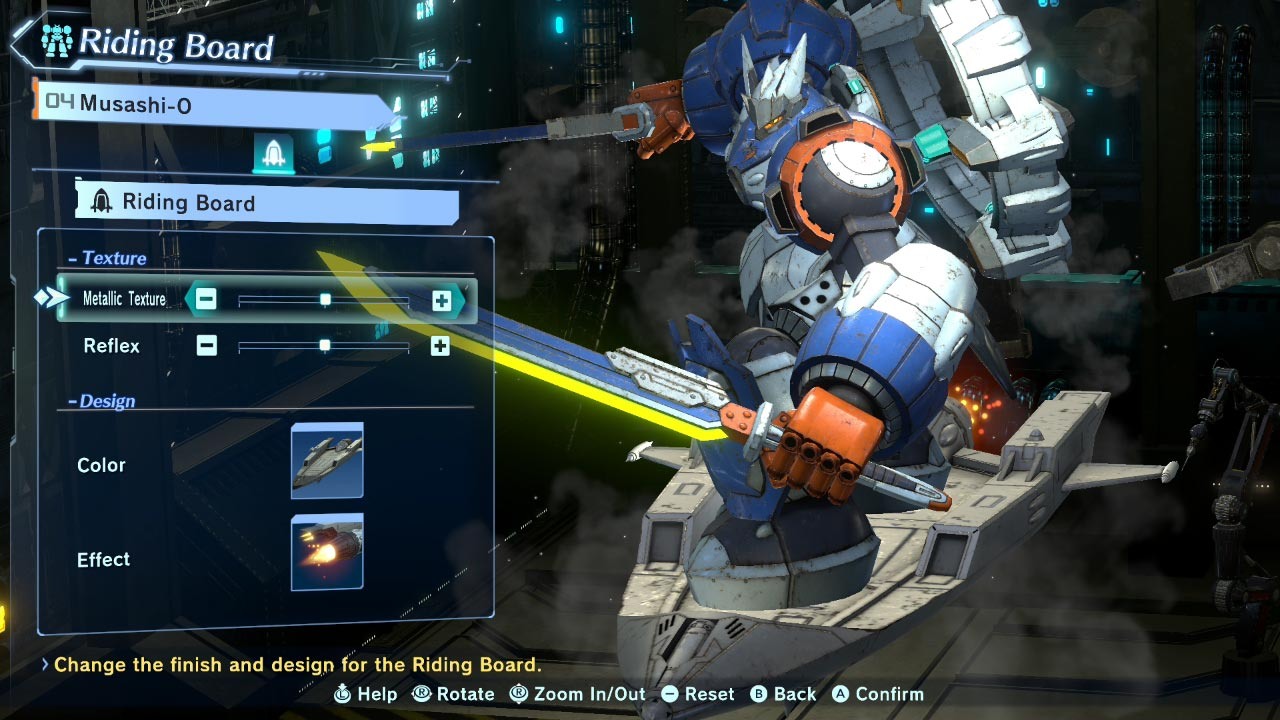The image size is (1280, 720).
Task: Open the thruster Effect thumbnail
Action: coord(327,552)
